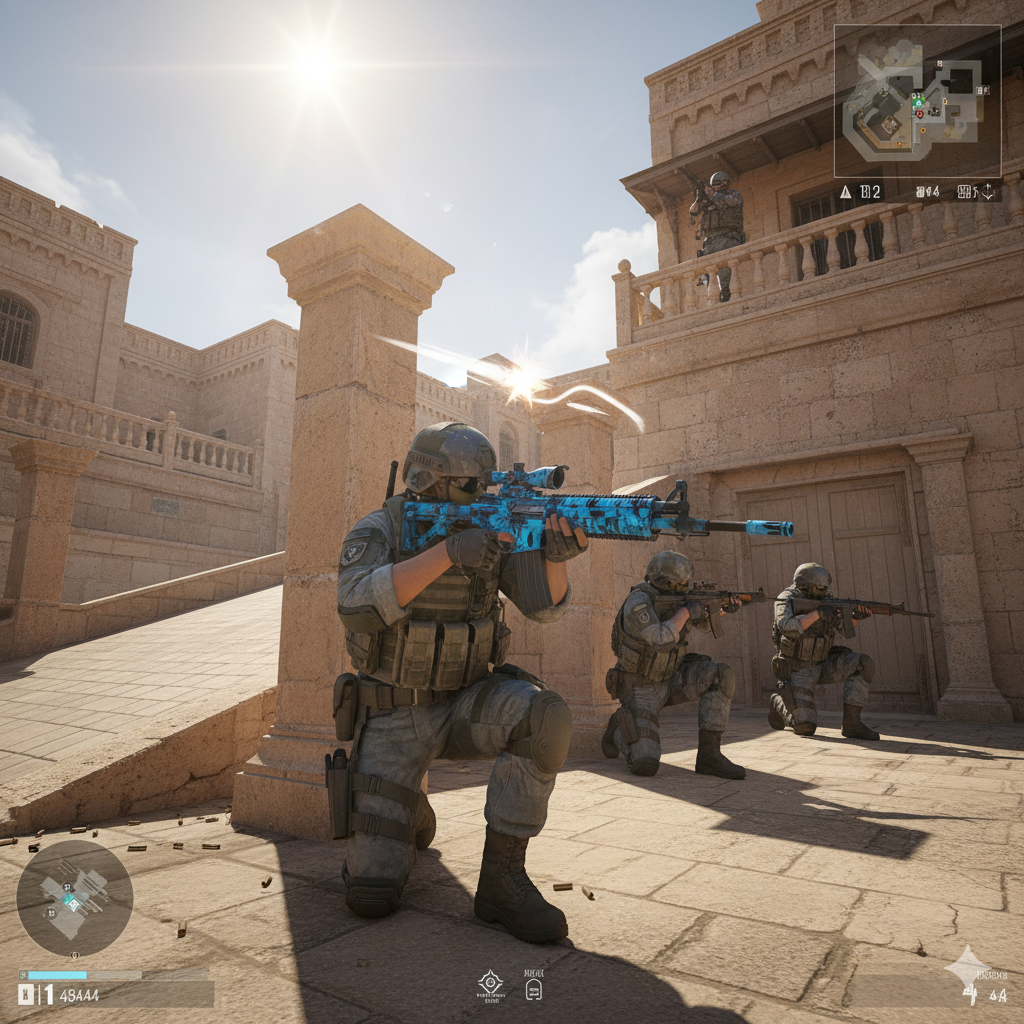The height and width of the screenshot is (1024, 1024).
Task: Select the red marker on the overview map
Action: point(919,114)
